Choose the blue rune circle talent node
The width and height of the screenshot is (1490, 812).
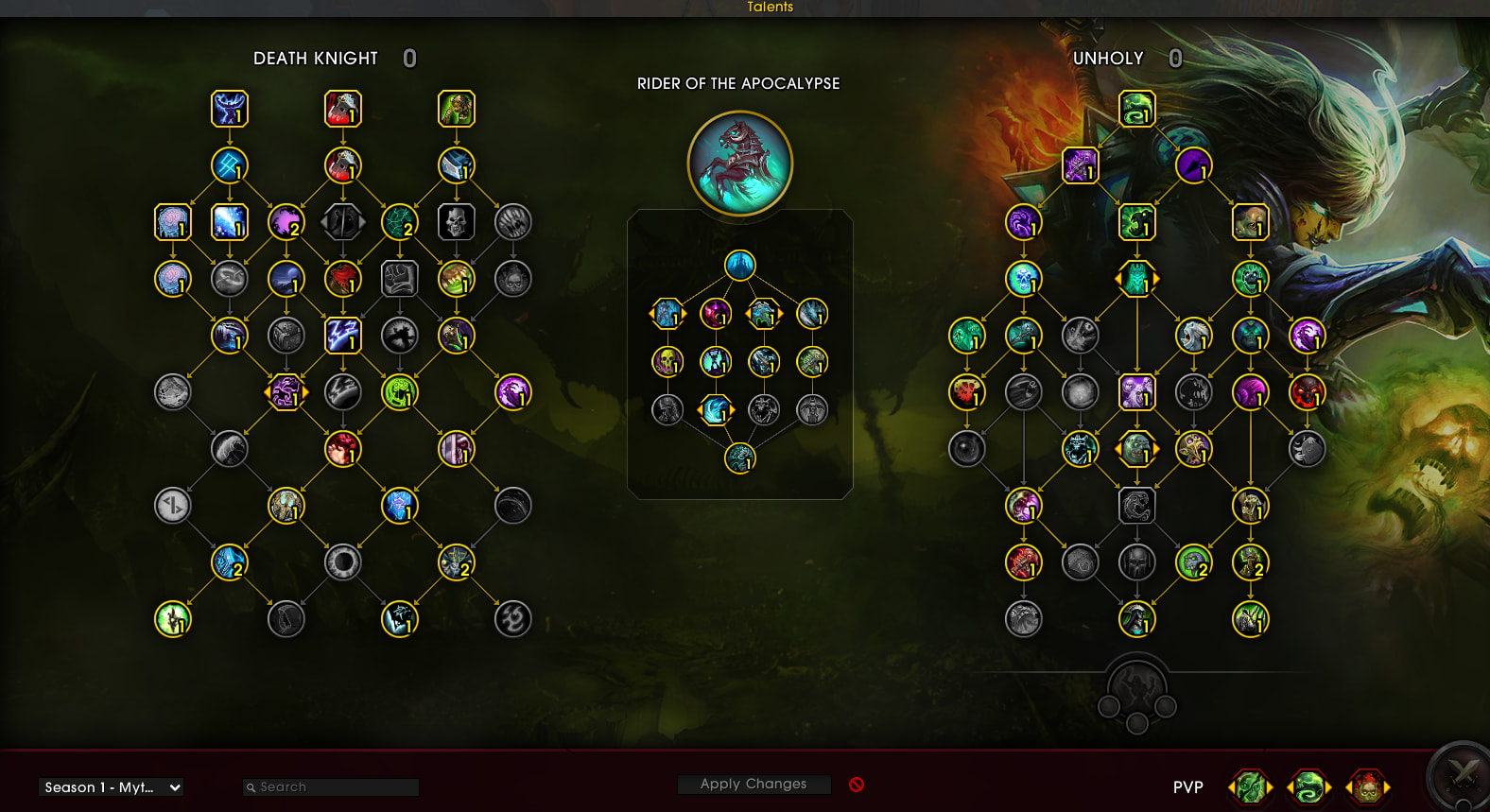point(229,166)
